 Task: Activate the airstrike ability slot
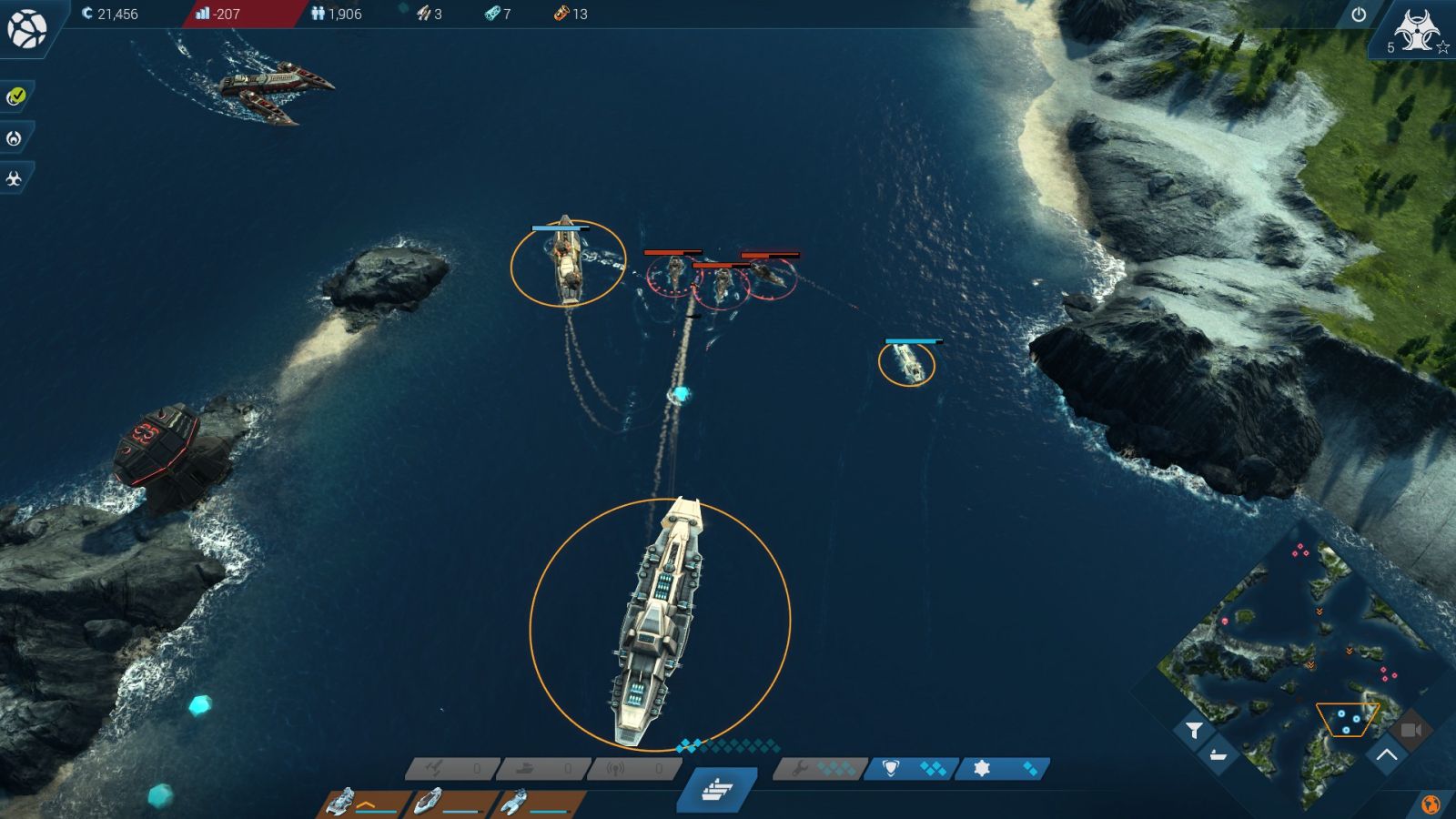coord(452,769)
